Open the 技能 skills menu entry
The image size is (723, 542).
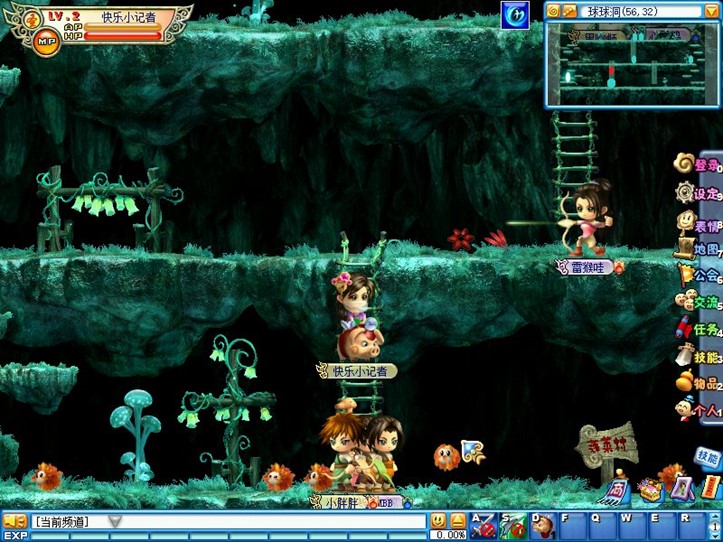696,356
